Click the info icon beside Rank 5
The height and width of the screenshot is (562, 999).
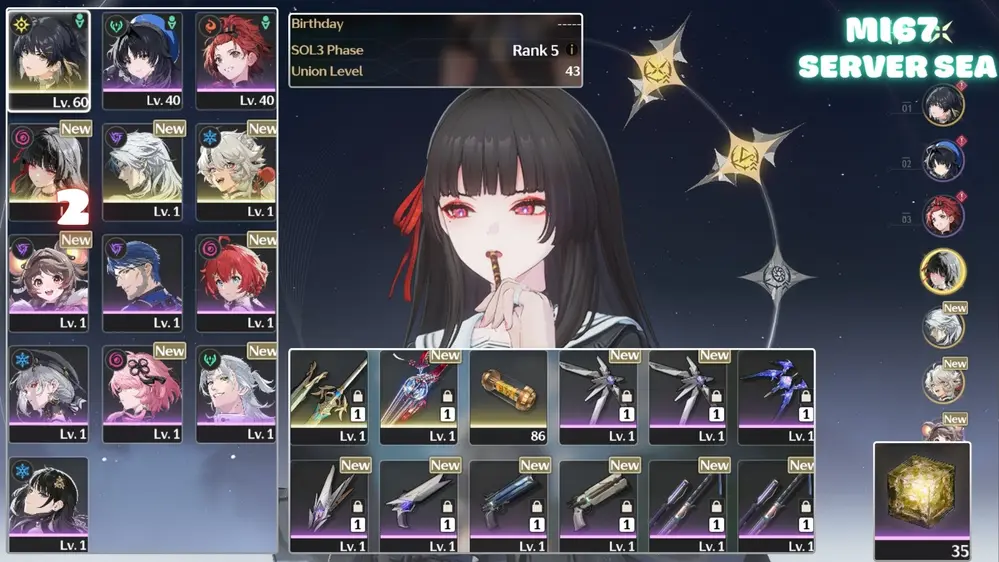click(x=571, y=50)
